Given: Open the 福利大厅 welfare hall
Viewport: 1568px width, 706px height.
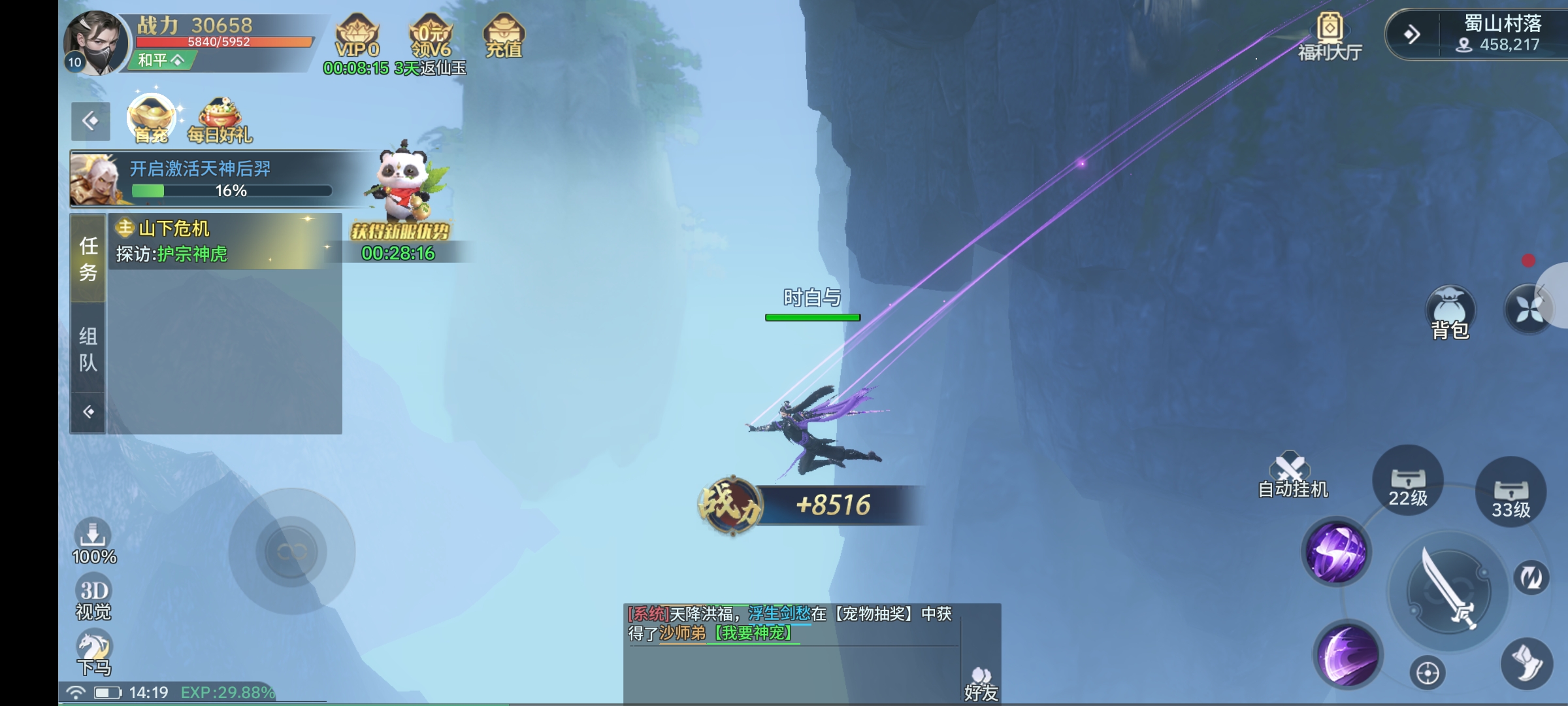Looking at the screenshot, I should pyautogui.click(x=1330, y=37).
